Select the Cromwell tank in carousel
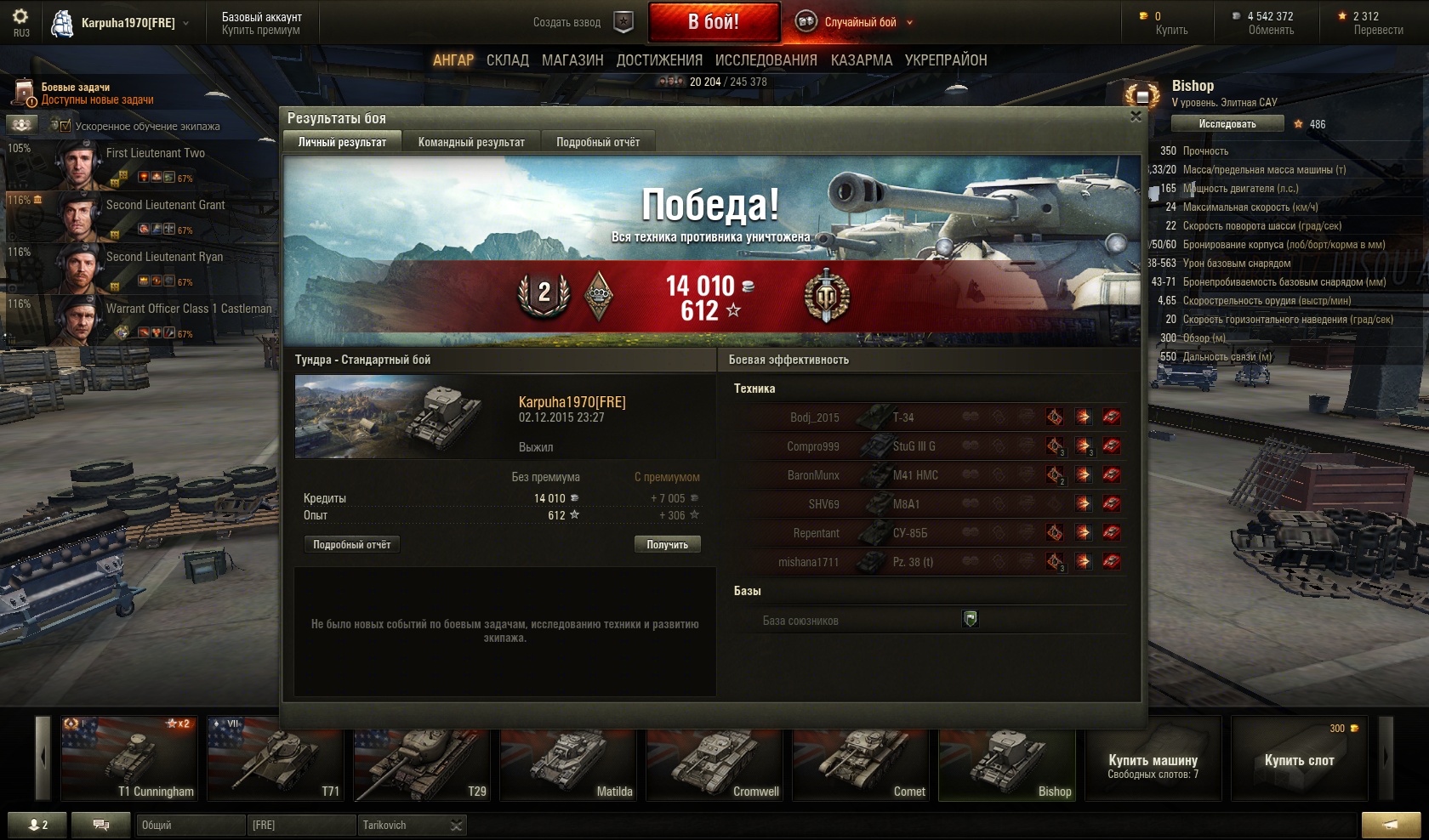 [715, 758]
